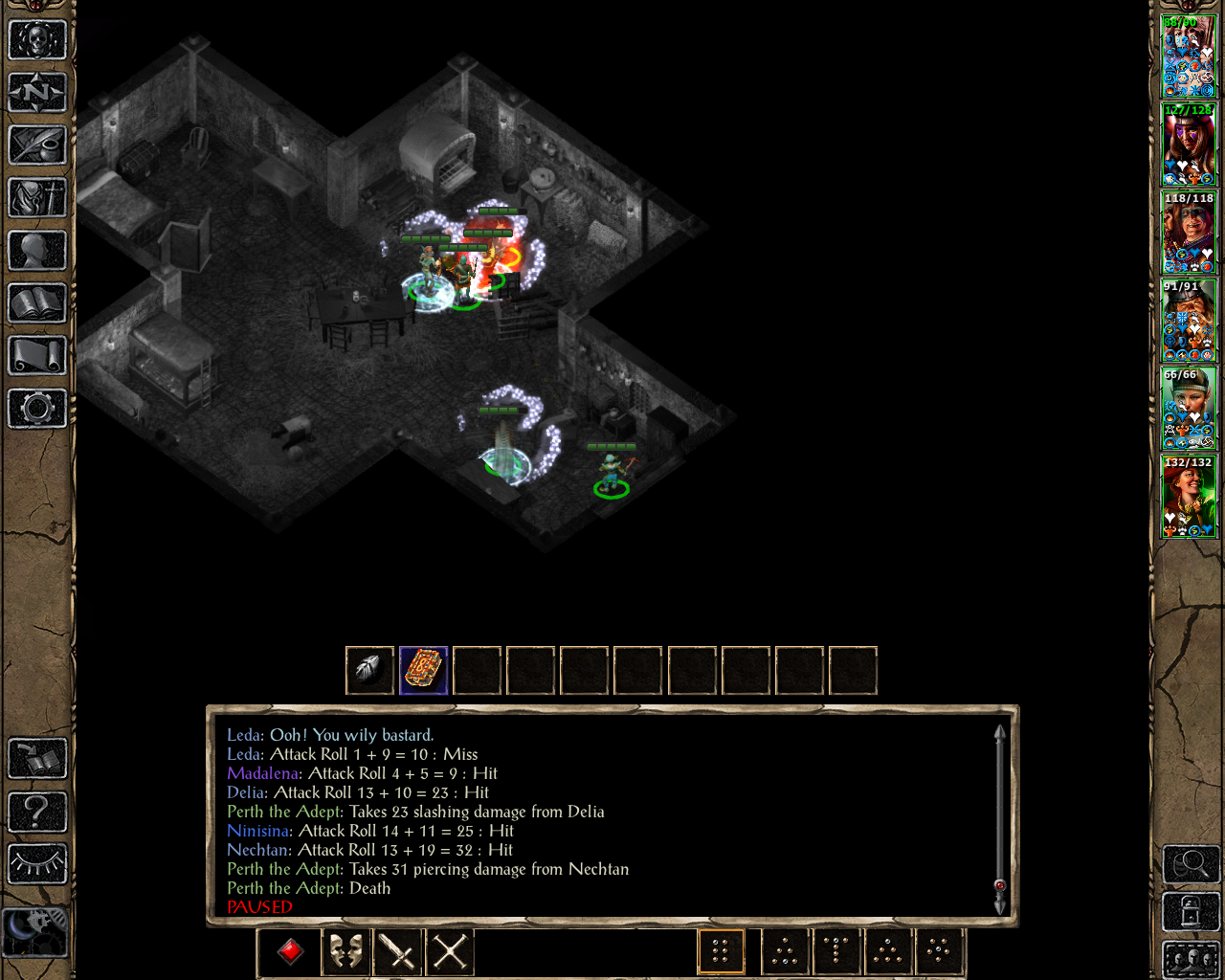Select the 132/132 red-haired character portrait

pos(1189,497)
